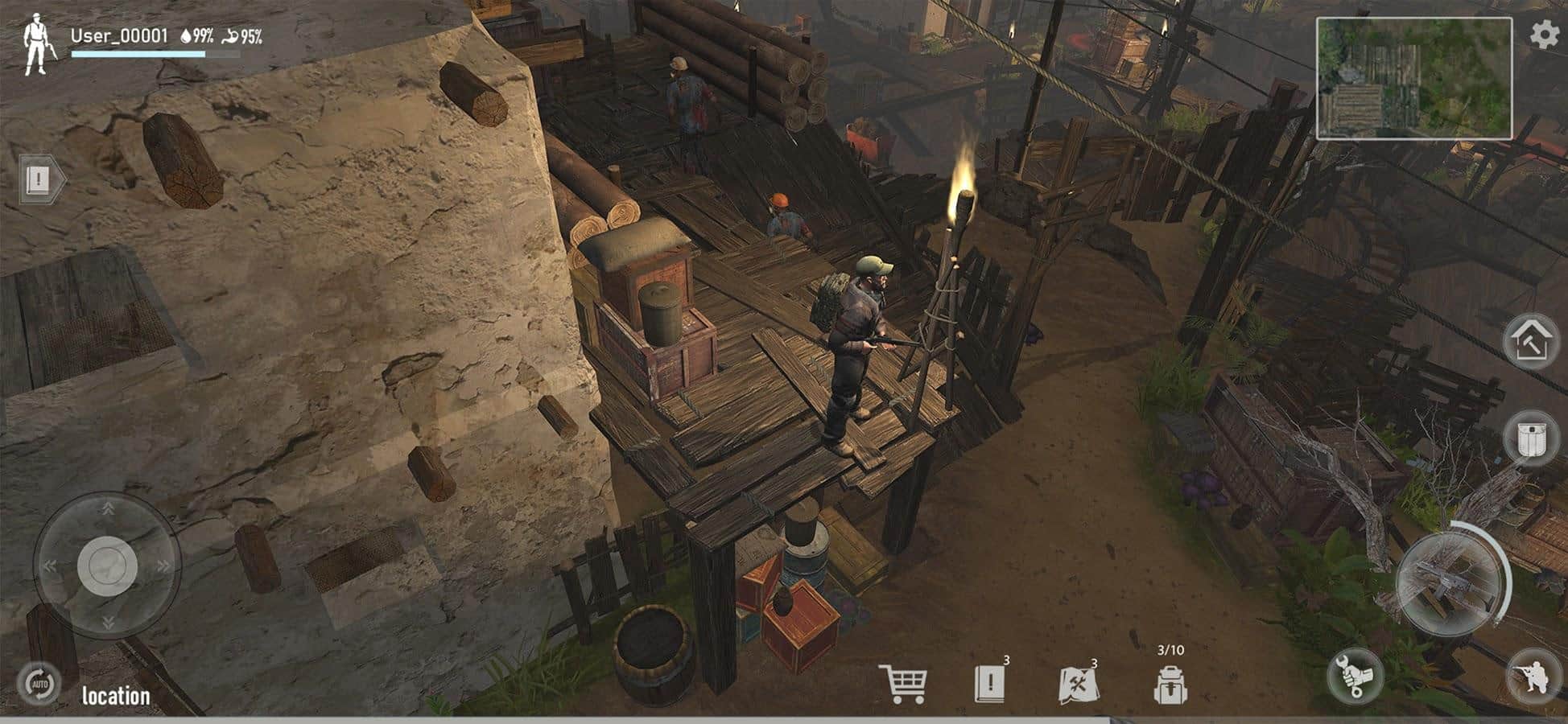1568x724 pixels.
Task: Open the quest journal book icon
Action: [989, 684]
